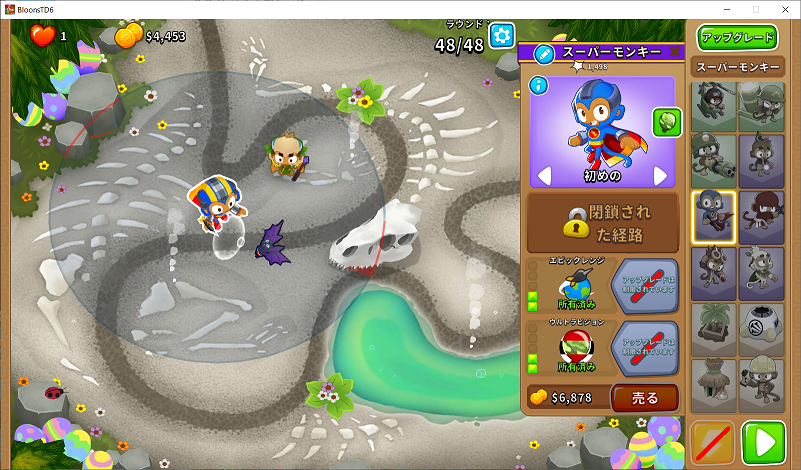The image size is (801, 470).
Task: Start next round with green play button
Action: click(x=765, y=442)
